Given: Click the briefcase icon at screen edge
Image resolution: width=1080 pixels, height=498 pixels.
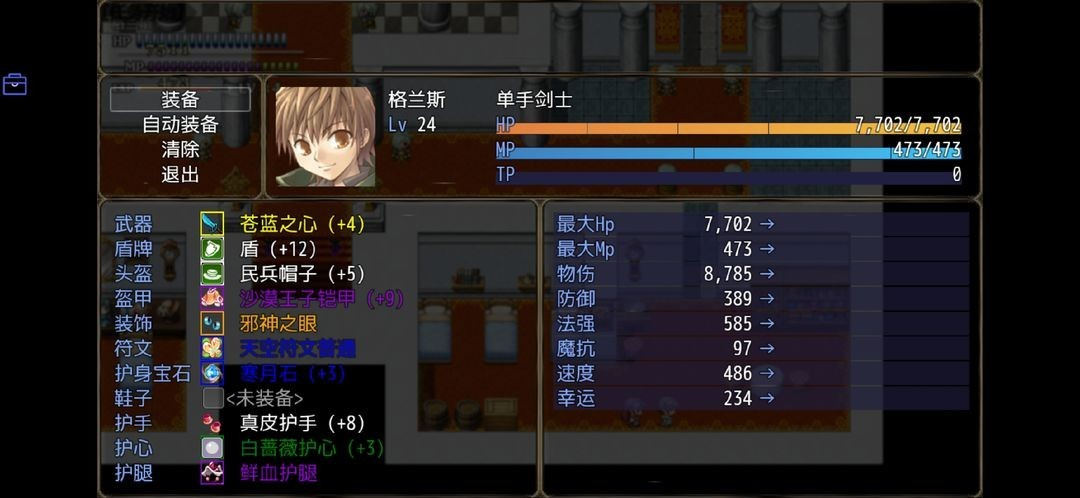Looking at the screenshot, I should pos(15,84).
